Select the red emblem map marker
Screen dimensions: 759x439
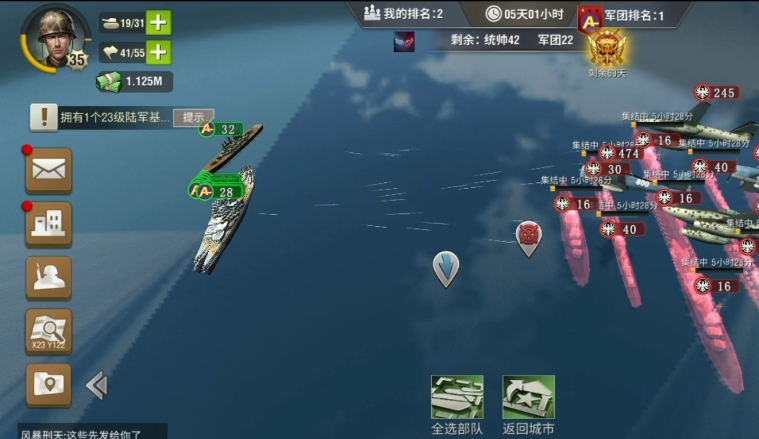click(528, 236)
